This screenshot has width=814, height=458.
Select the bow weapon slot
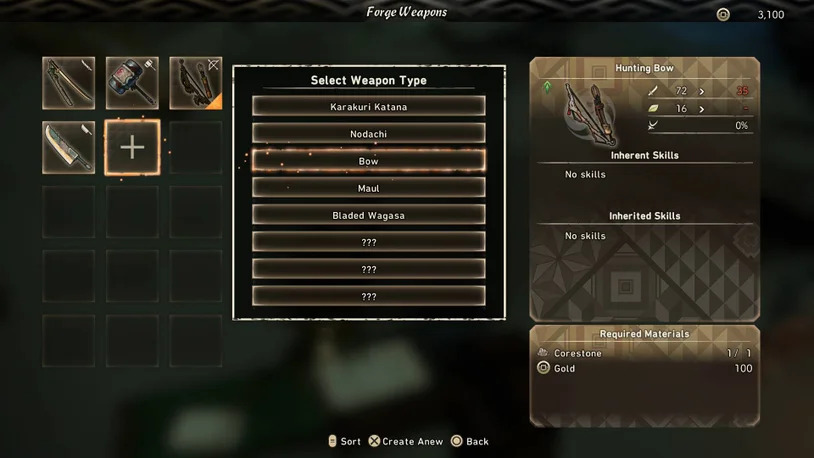pos(196,83)
